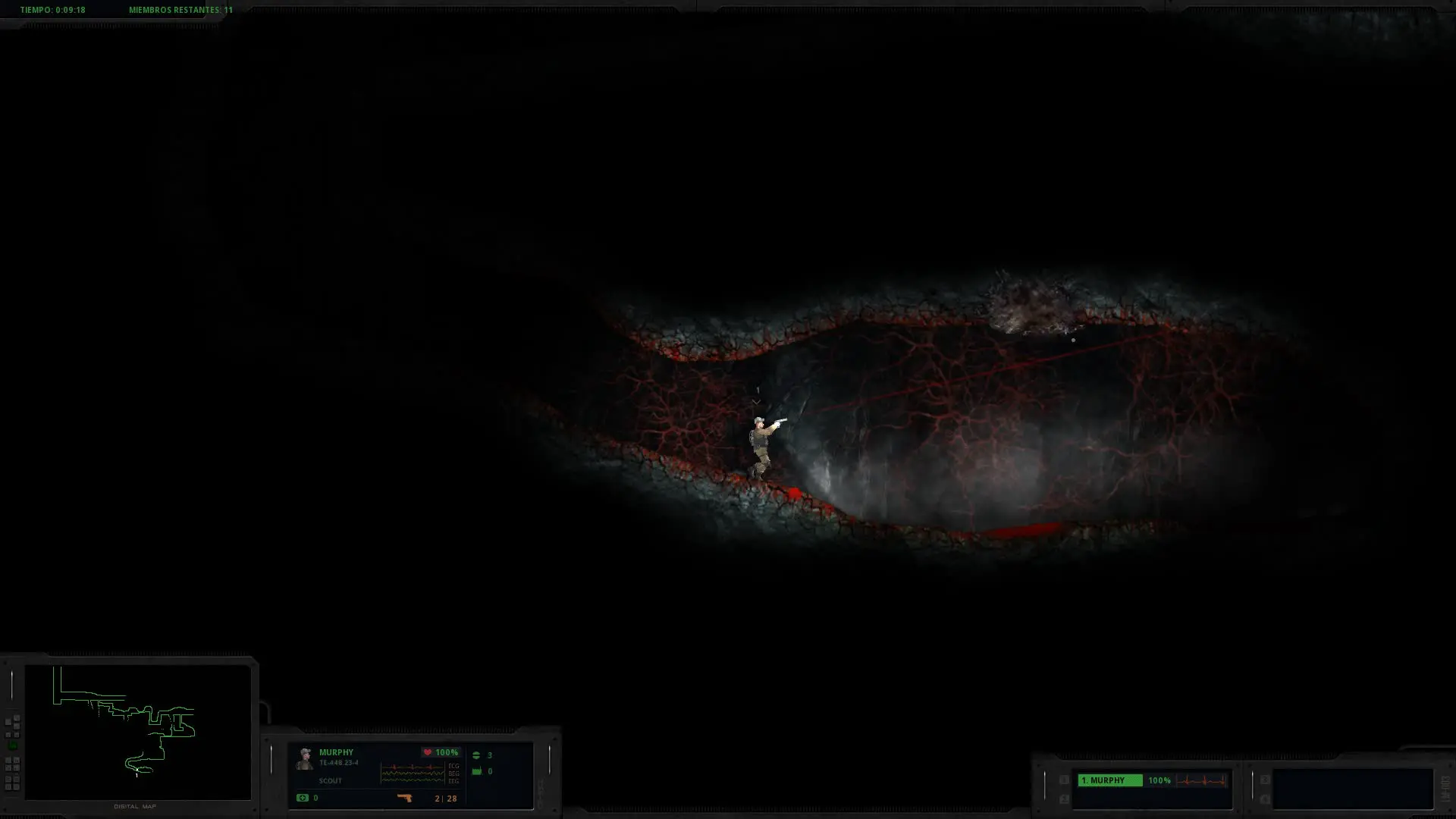Viewport: 1456px width, 819px height.
Task: Click the lit green button beside the map
Action: point(12,746)
